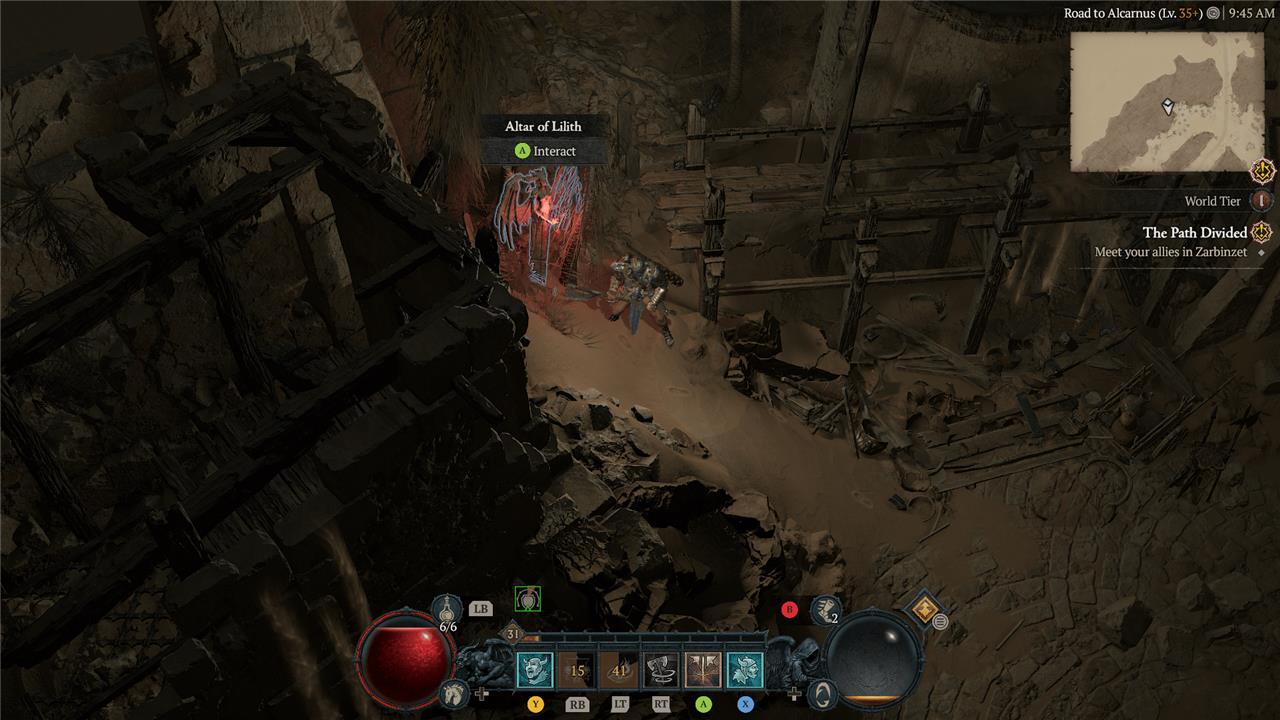Click the level 31 experience badge
Viewport: 1280px width, 720px height.
514,634
